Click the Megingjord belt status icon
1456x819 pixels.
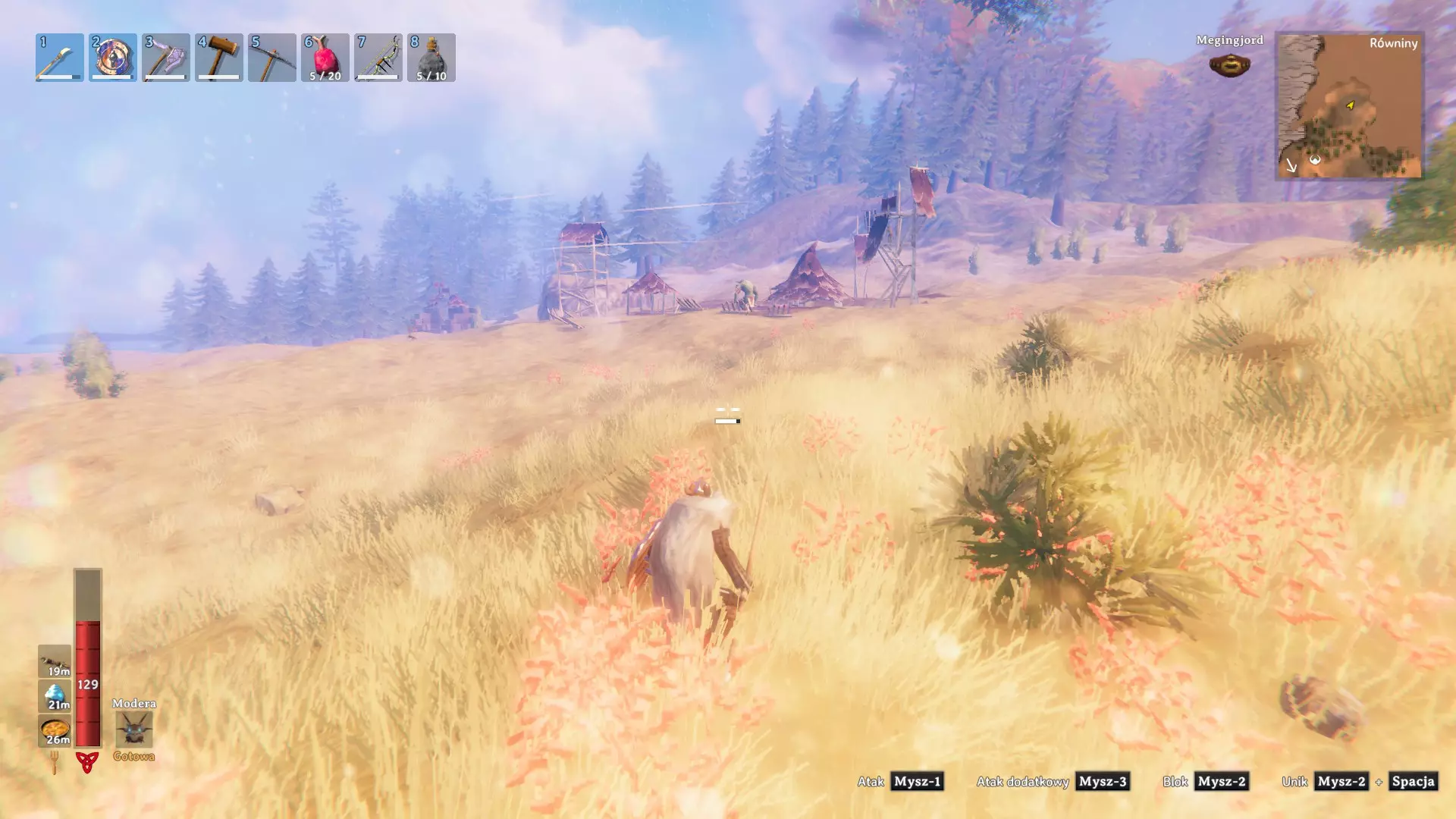point(1229,65)
